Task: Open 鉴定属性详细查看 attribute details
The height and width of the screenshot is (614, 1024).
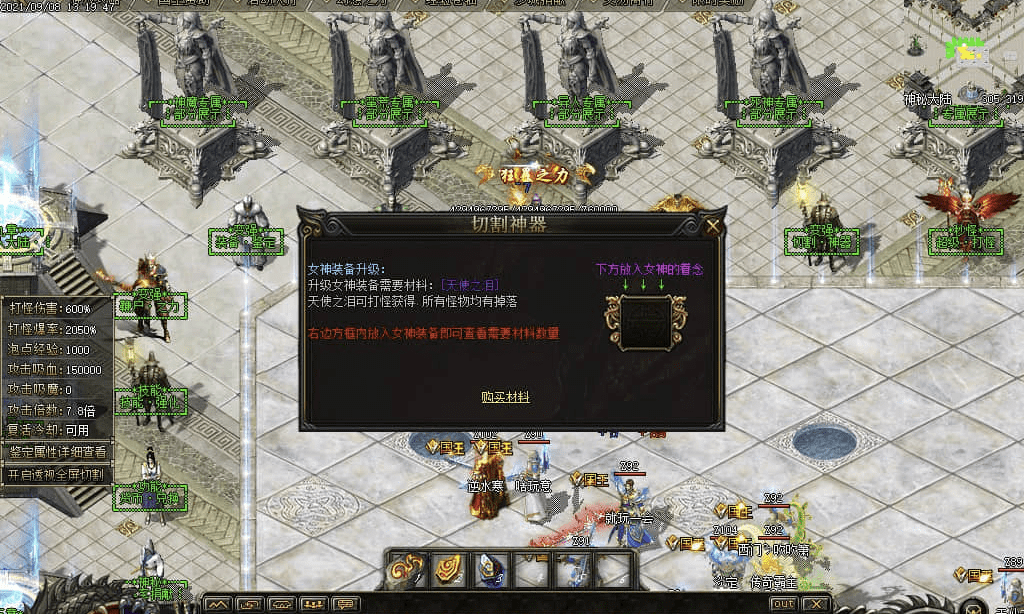Action: [58, 452]
